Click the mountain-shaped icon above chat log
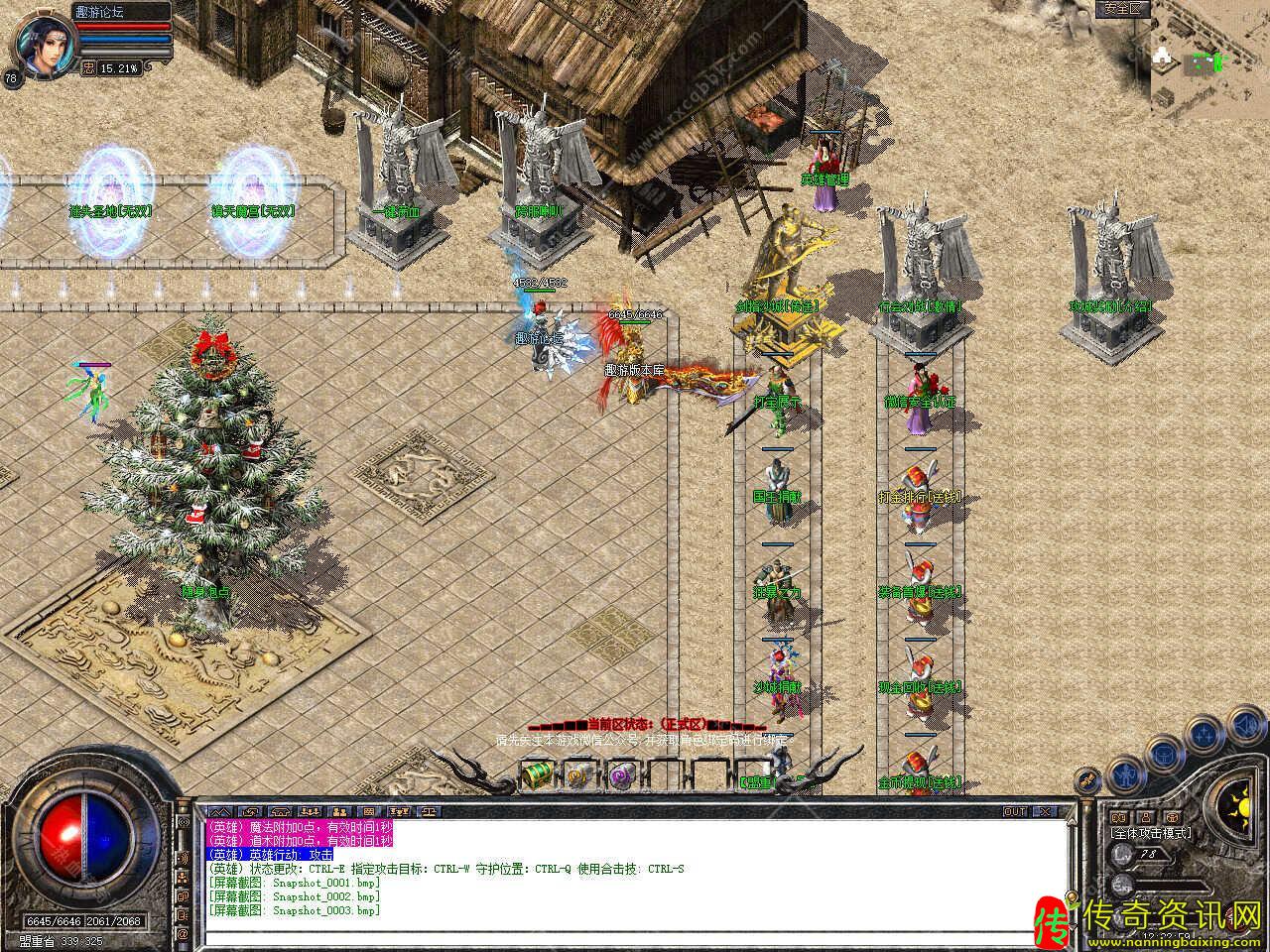 220,811
